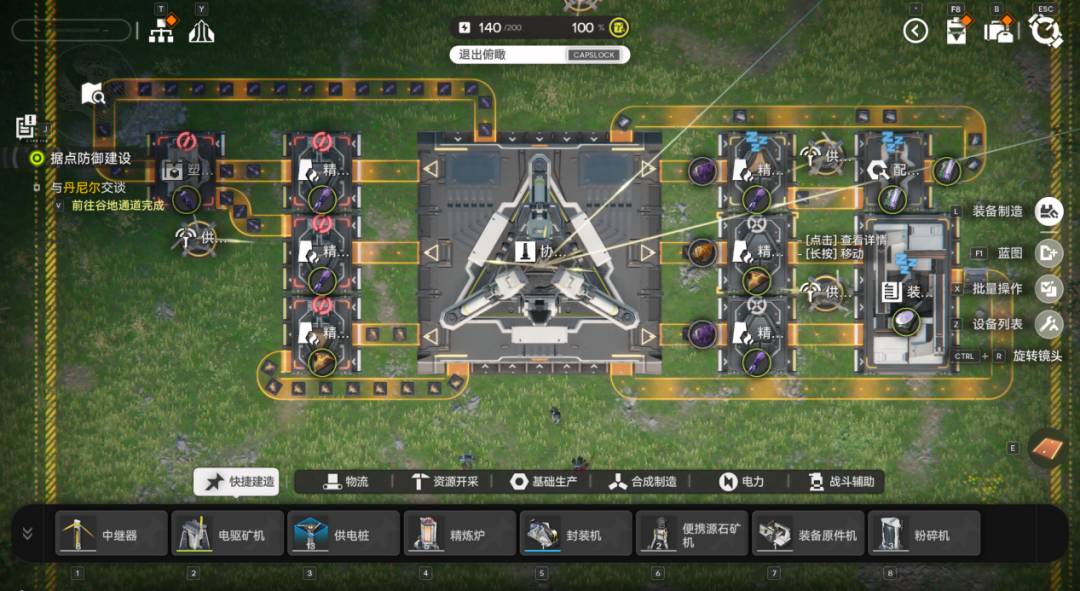Pick the 供电桩 build slot
This screenshot has height=591, width=1080.
342,534
